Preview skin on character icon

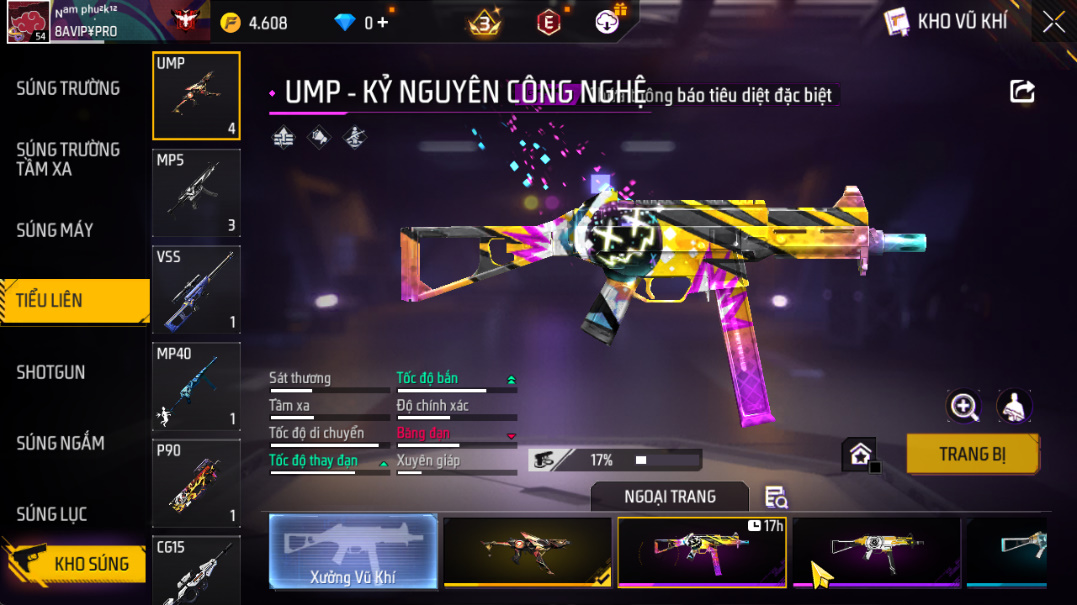tap(1014, 405)
